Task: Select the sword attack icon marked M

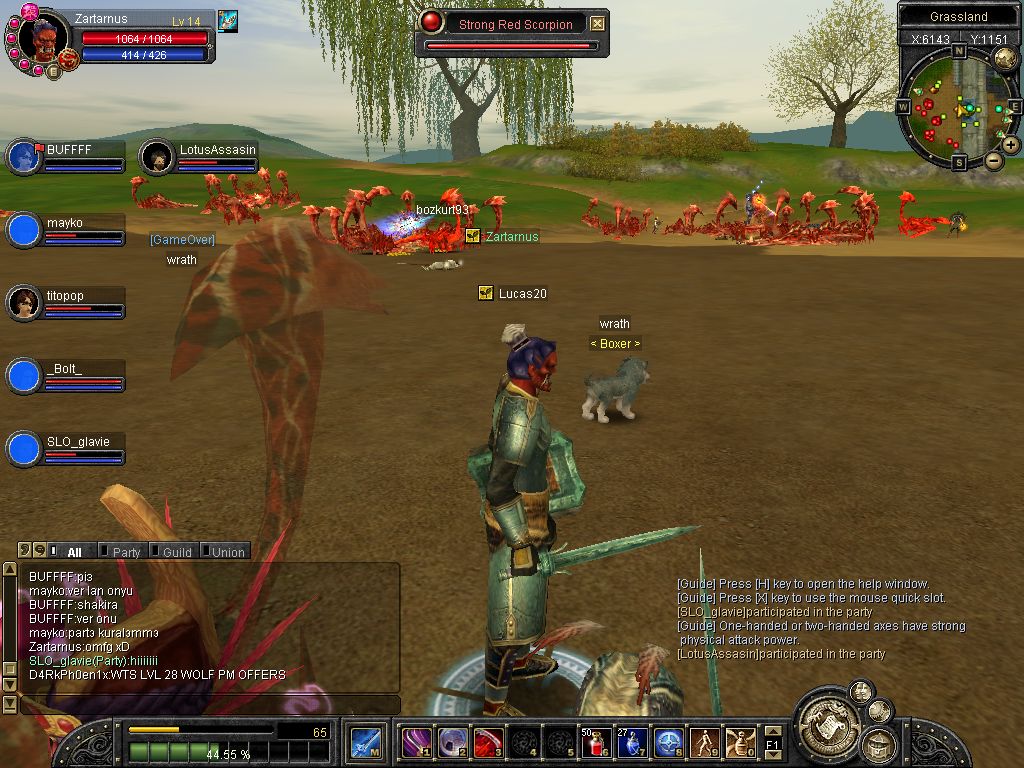Action: [365, 742]
